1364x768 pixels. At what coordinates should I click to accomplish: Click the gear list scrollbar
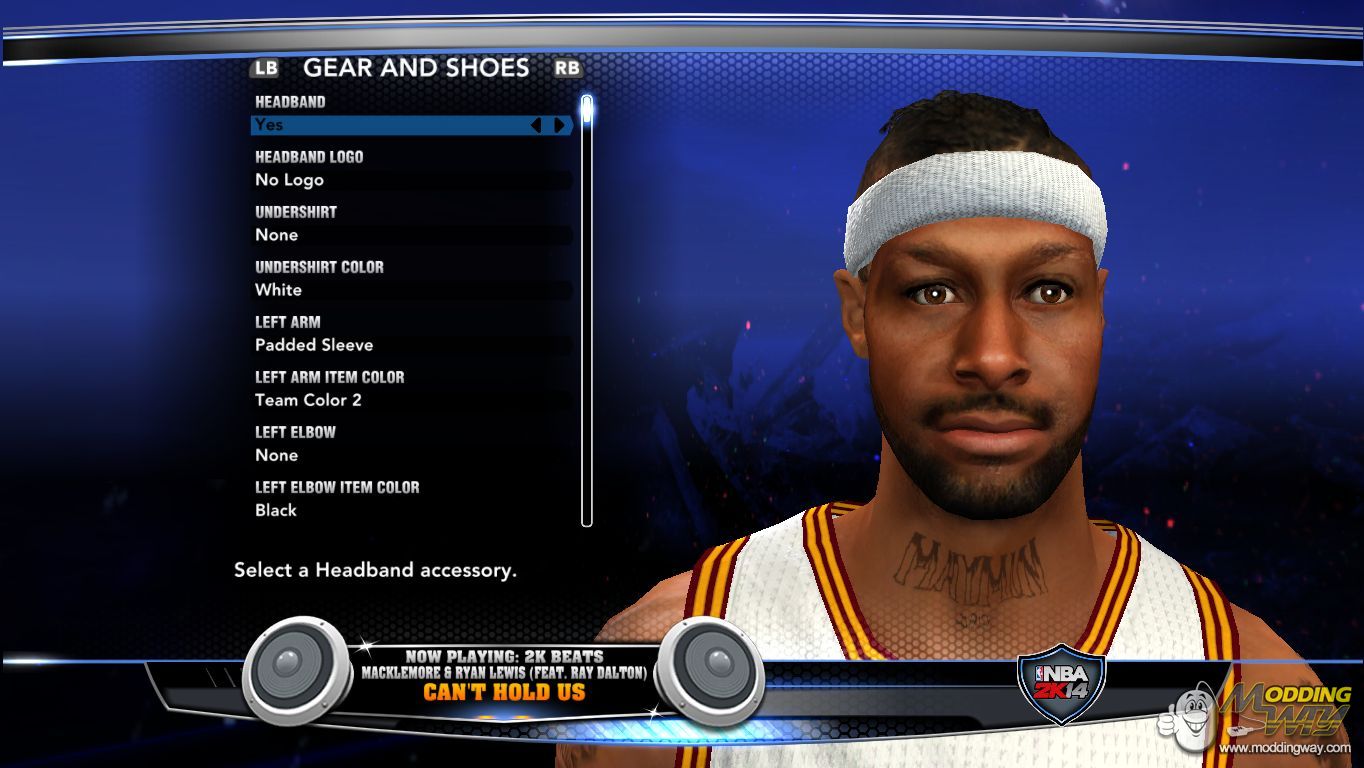click(587, 310)
